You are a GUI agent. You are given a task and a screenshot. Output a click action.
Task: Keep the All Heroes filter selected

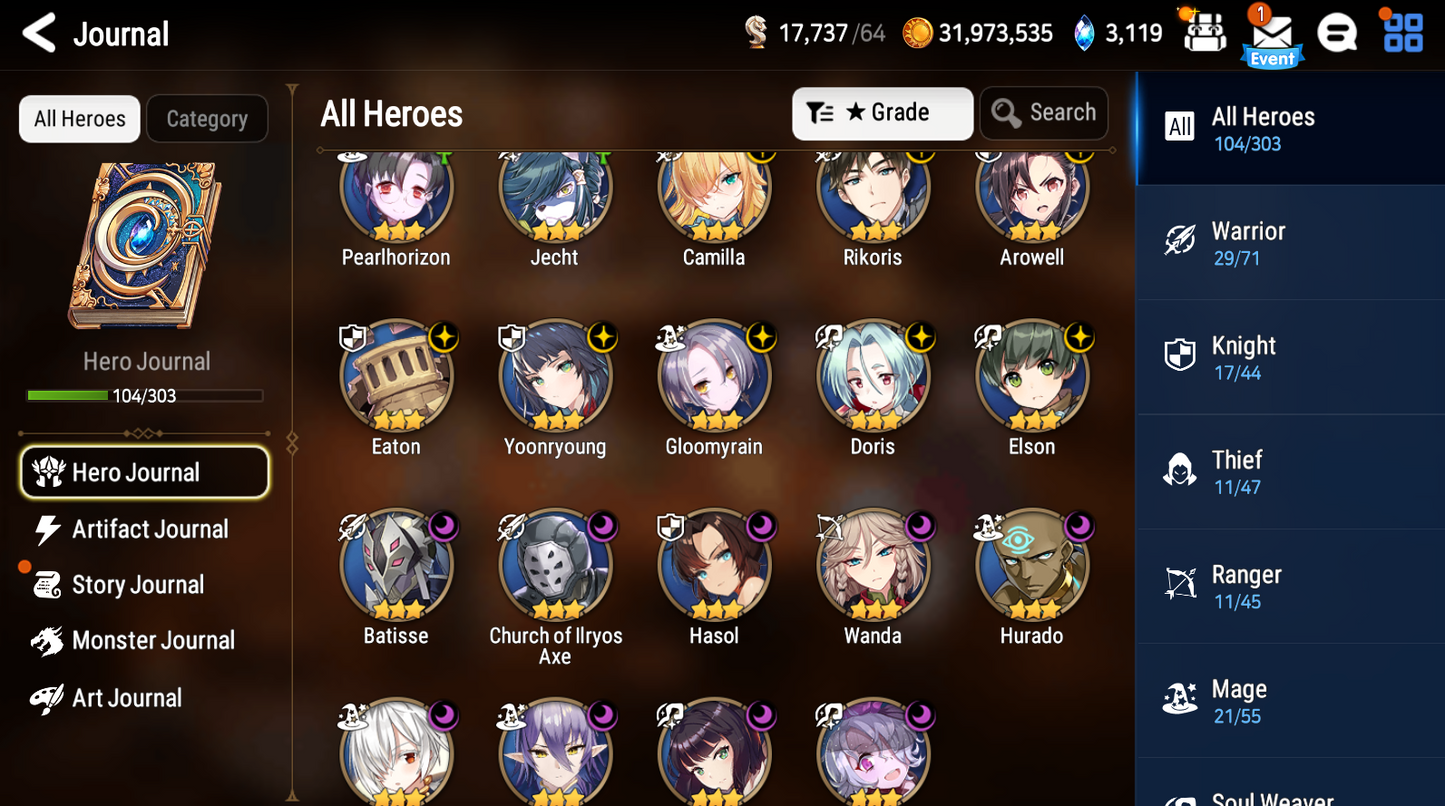click(x=79, y=118)
